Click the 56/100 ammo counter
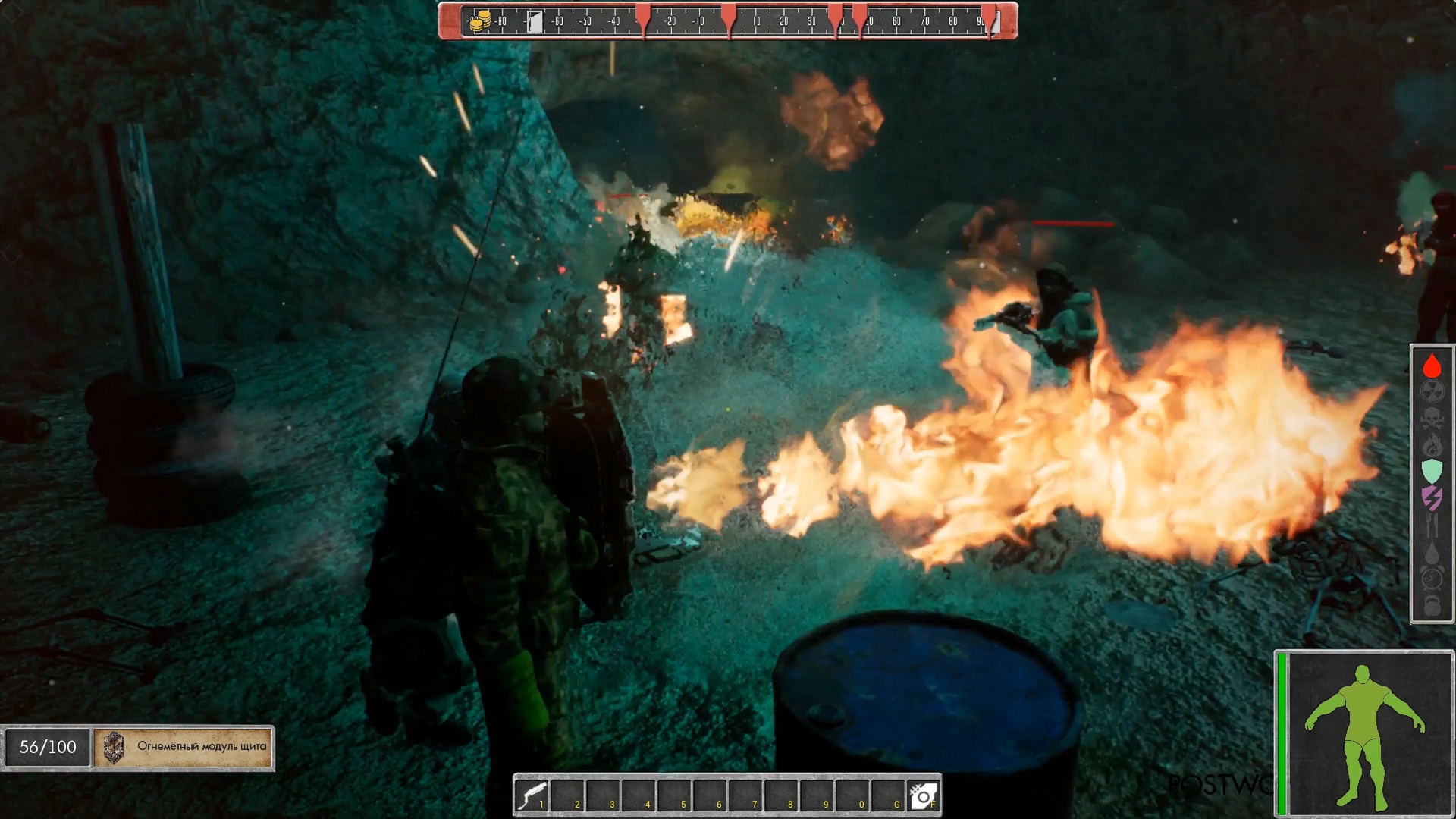1456x819 pixels. point(45,745)
